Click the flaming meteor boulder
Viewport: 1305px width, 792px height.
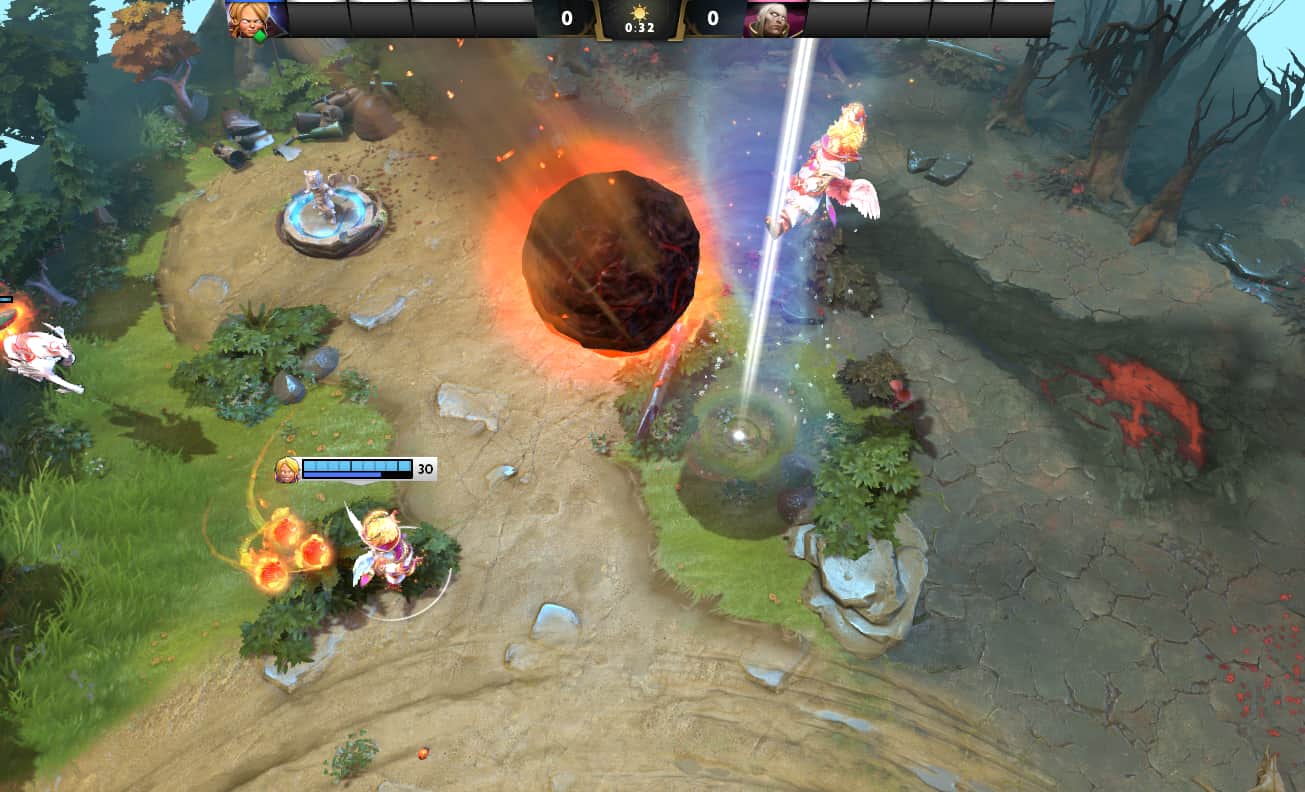coord(610,260)
